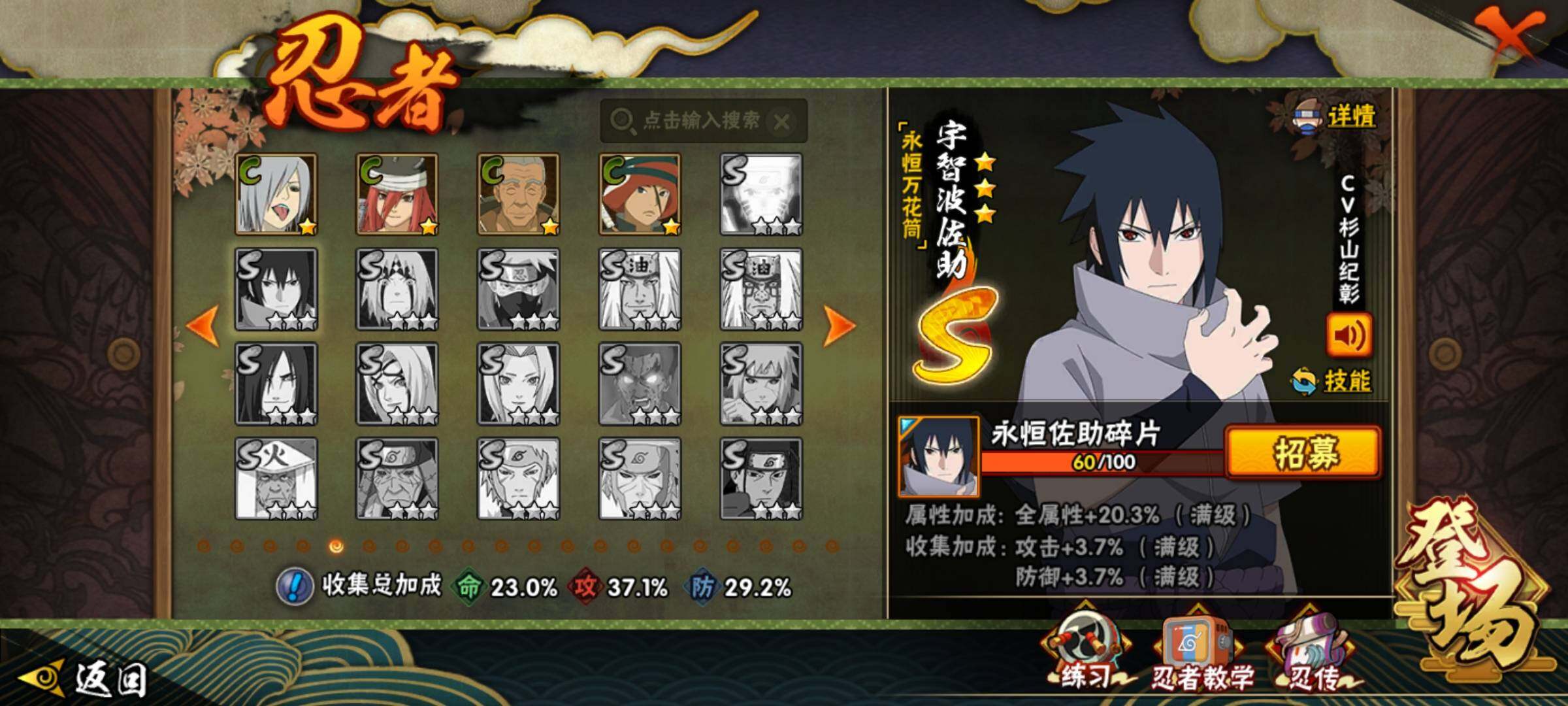1568x706 pixels.
Task: Go to the next ninja page arrow
Action: (x=839, y=325)
